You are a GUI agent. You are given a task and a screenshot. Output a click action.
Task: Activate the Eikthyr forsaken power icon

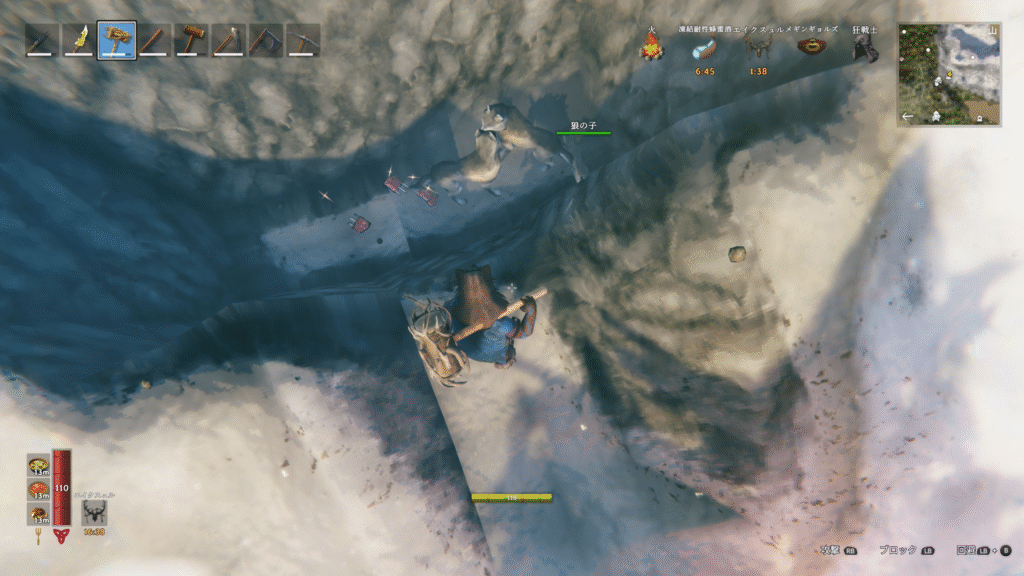click(x=95, y=513)
